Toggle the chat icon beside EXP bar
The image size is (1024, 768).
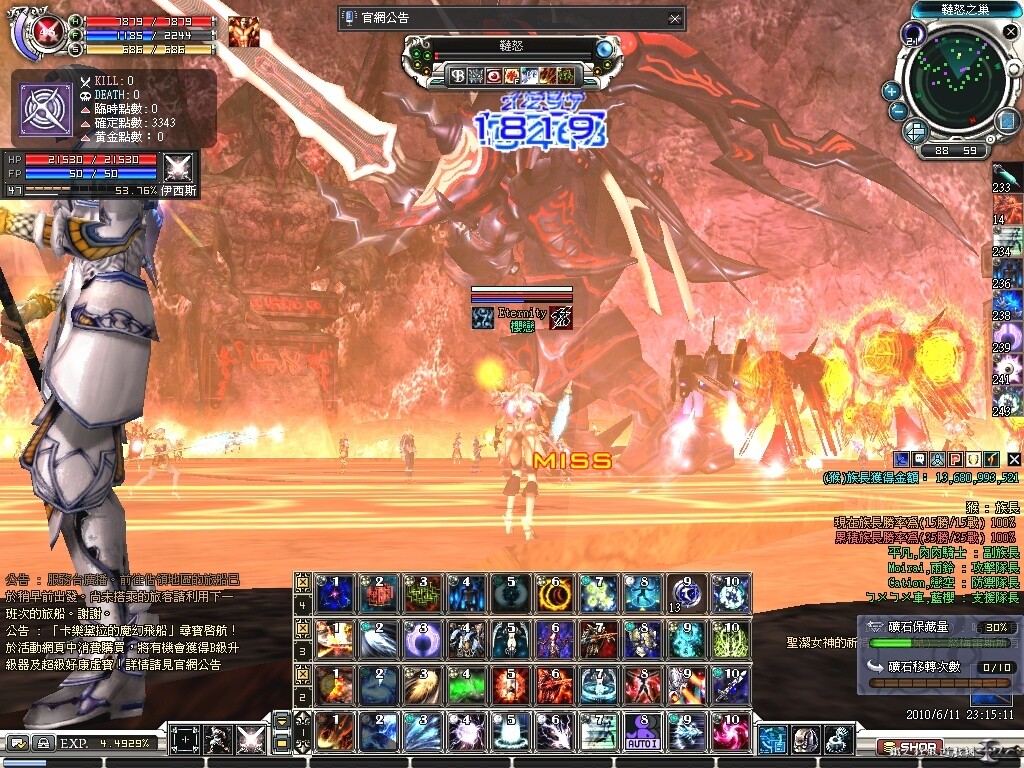pyautogui.click(x=17, y=743)
